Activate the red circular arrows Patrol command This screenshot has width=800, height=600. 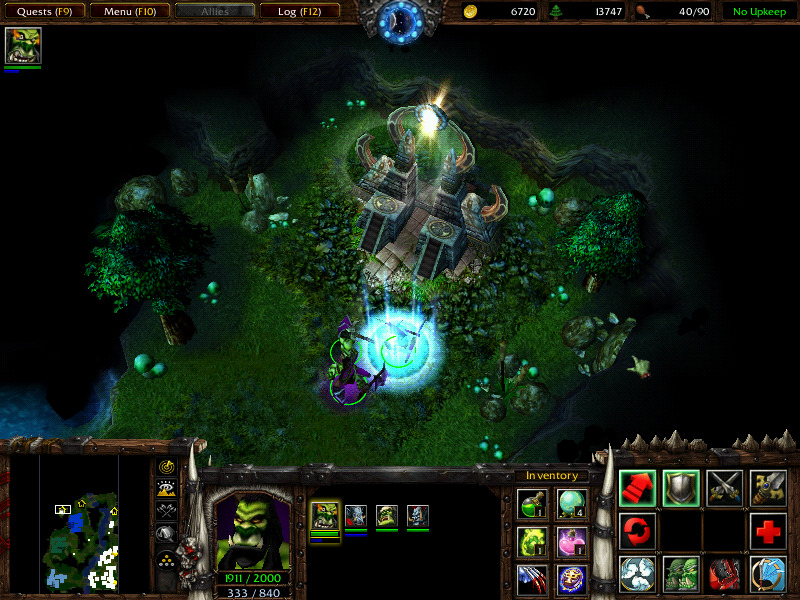[637, 531]
